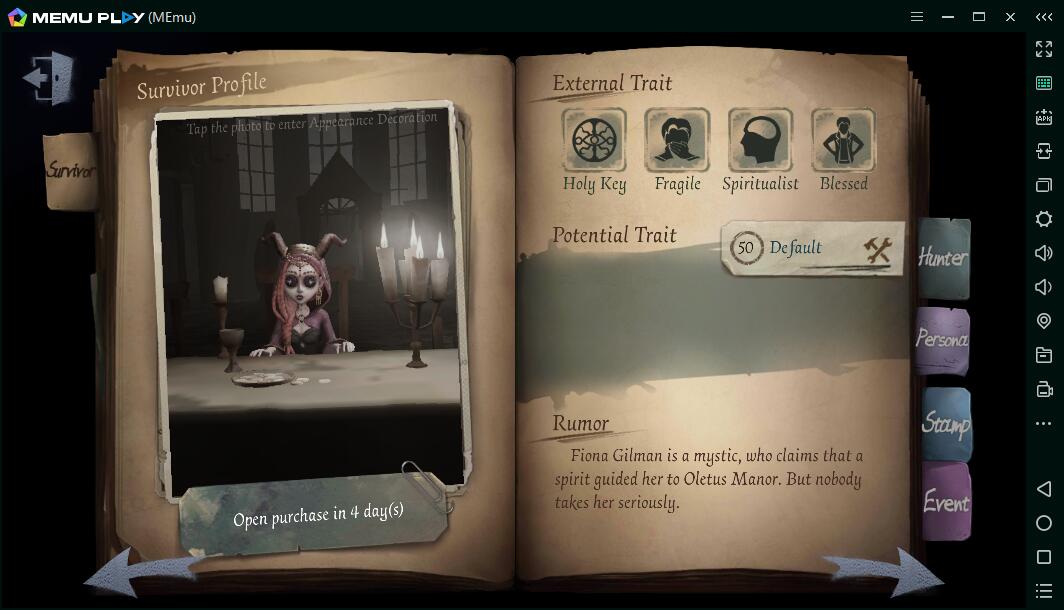The width and height of the screenshot is (1064, 610).
Task: Close the MEmu Play window
Action: (1010, 17)
